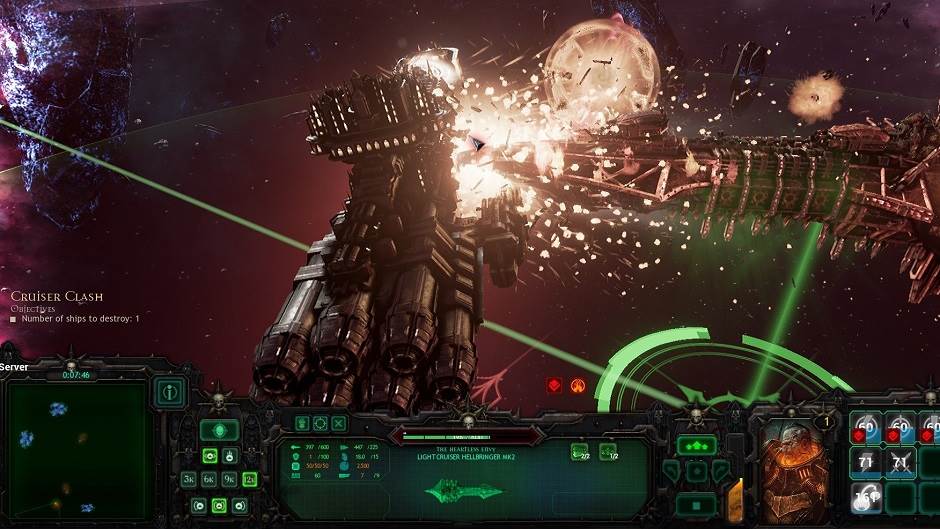
Task: Click the red cube status icon
Action: pos(554,385)
